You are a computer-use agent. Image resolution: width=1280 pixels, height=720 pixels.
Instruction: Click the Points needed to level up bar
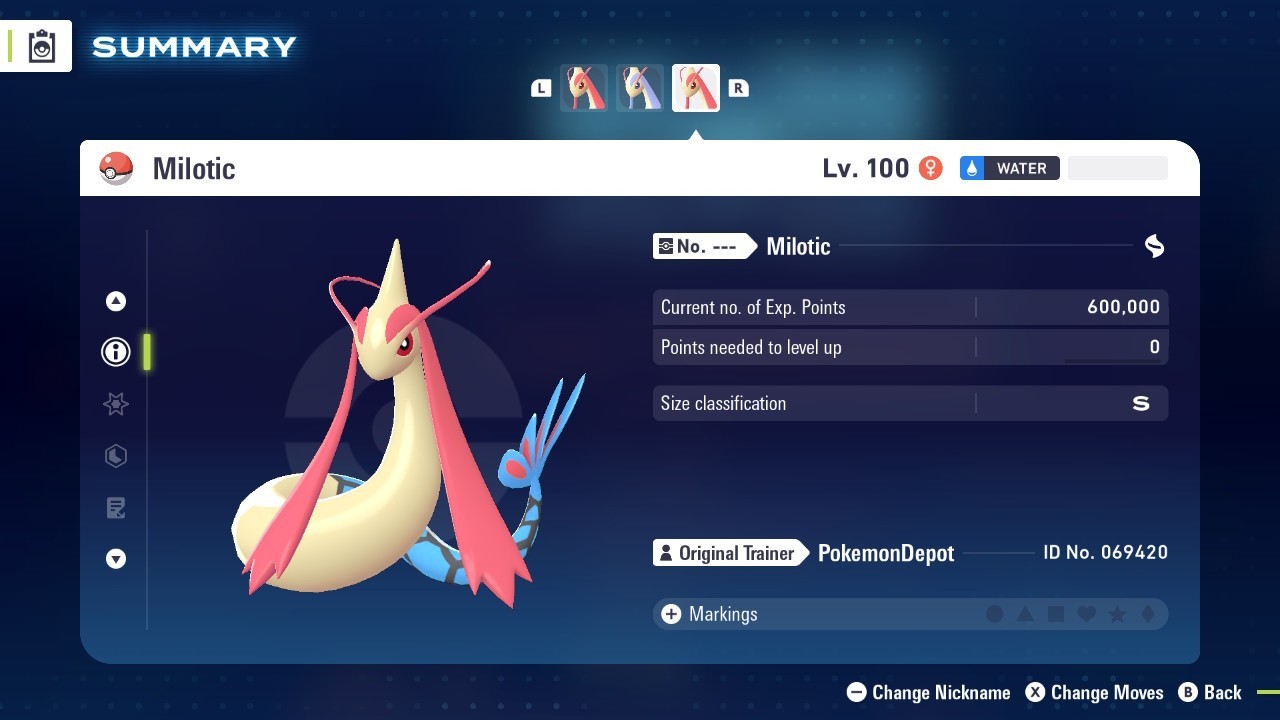910,347
